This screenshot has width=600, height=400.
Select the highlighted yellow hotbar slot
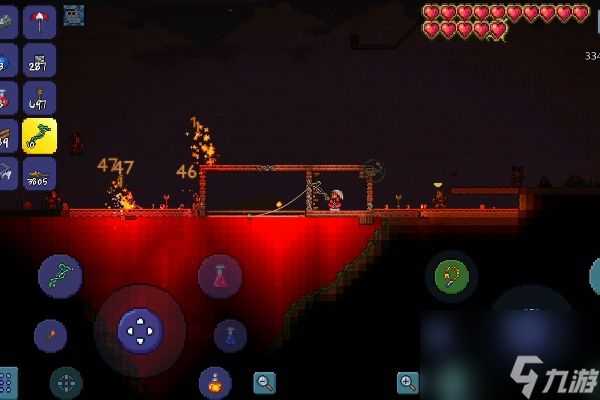coord(39,136)
